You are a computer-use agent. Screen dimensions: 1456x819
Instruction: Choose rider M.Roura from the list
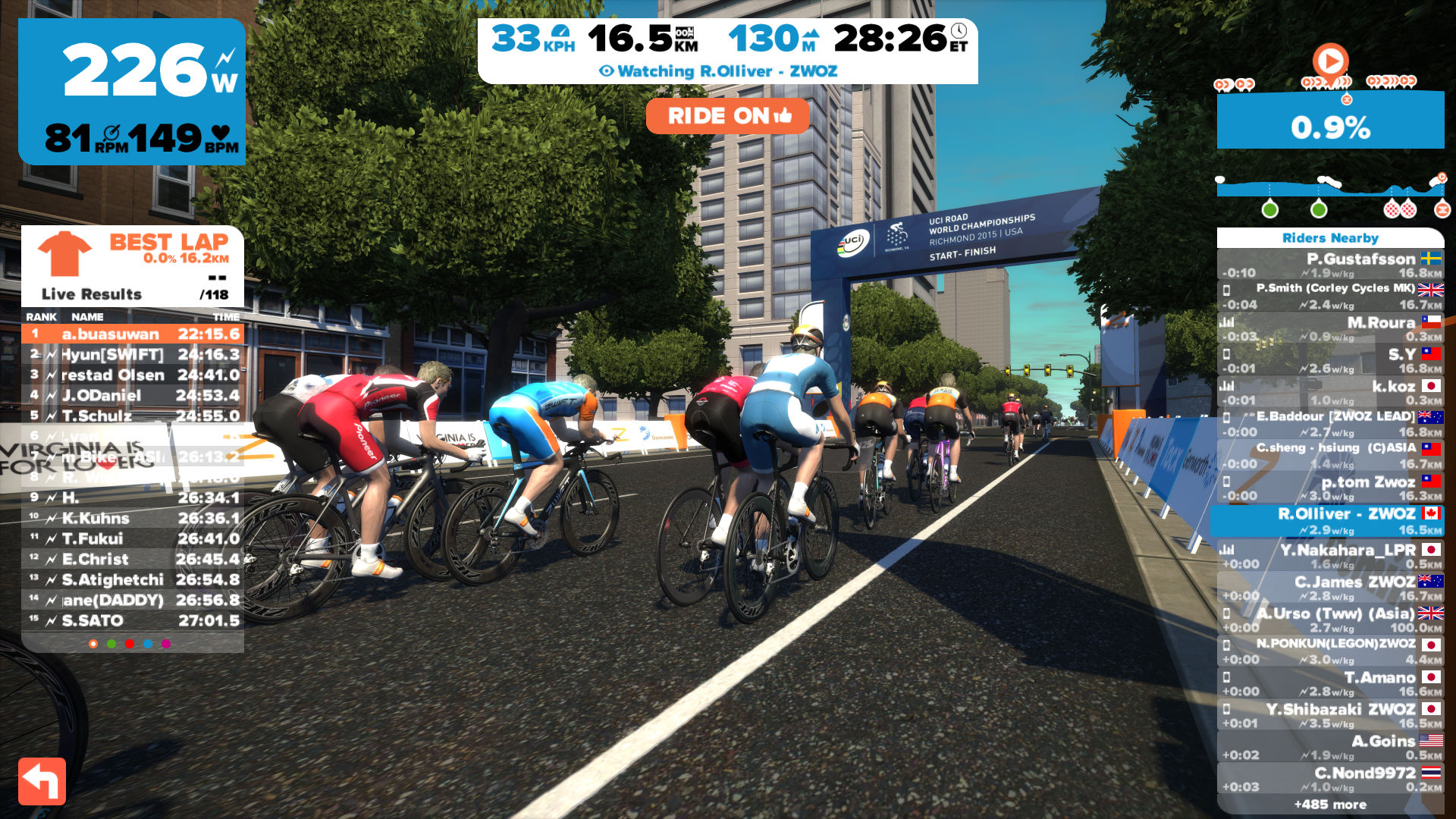click(x=1330, y=328)
